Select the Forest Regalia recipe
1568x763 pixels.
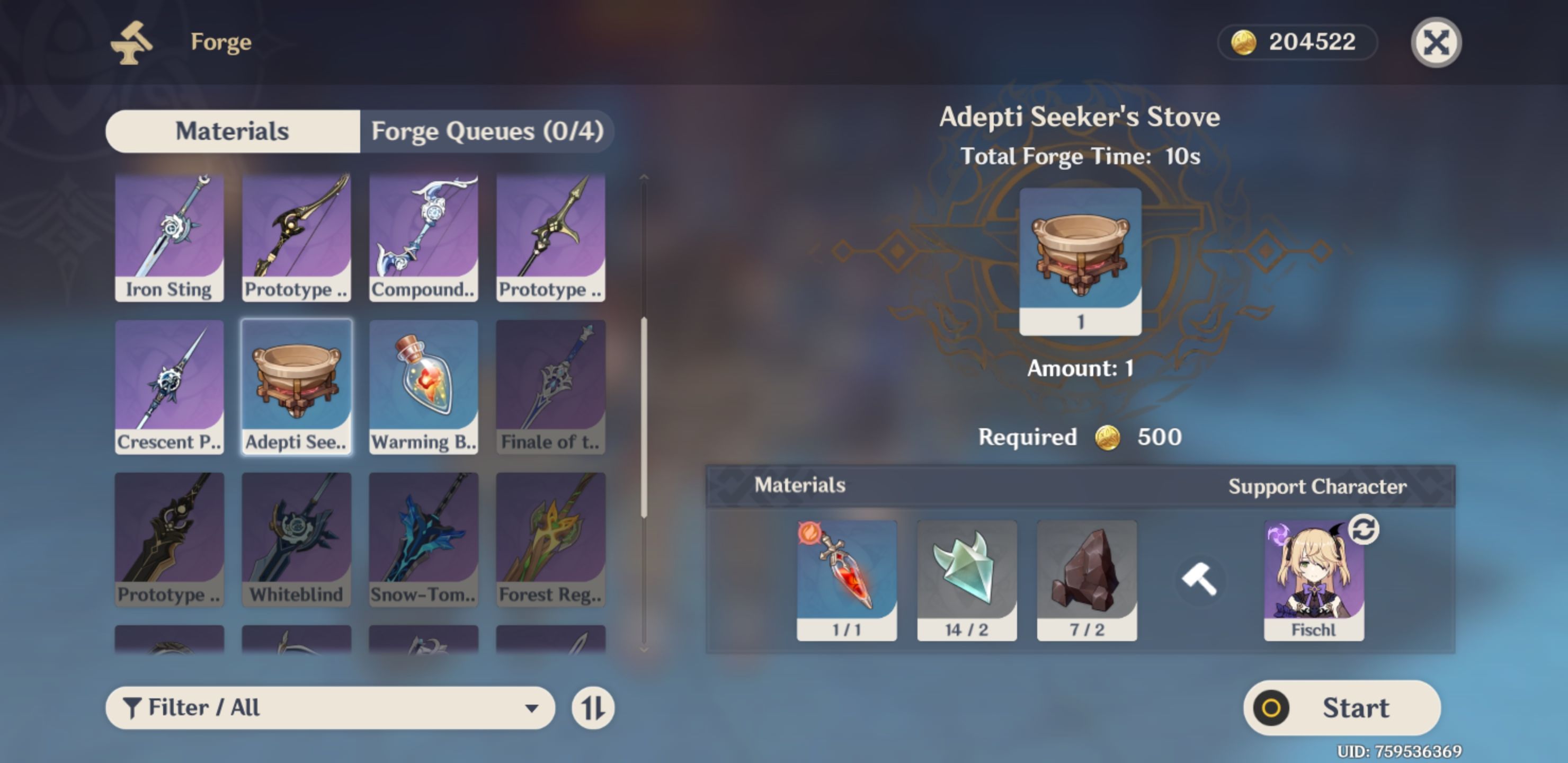(x=551, y=539)
